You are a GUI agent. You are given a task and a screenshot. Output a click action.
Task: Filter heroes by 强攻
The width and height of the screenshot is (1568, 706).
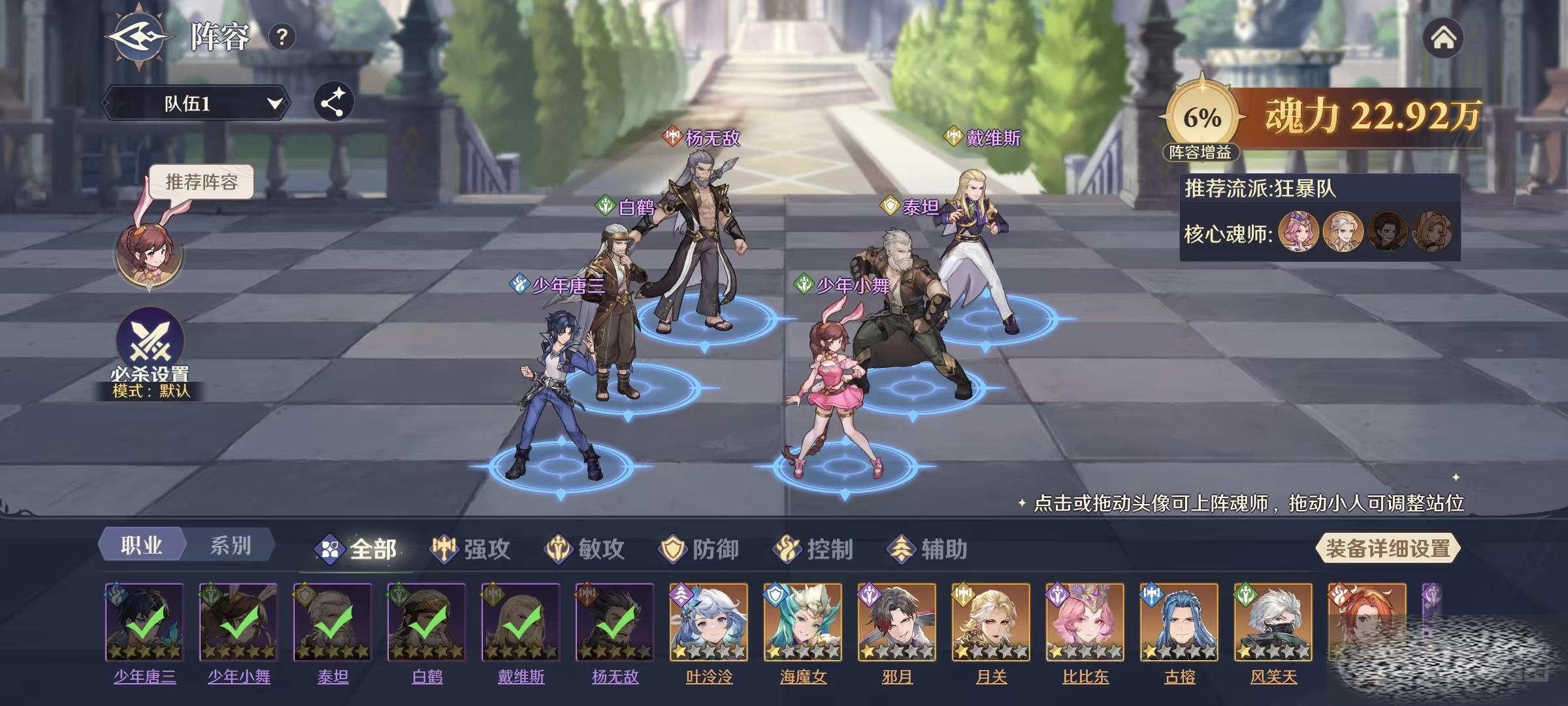coord(470,549)
